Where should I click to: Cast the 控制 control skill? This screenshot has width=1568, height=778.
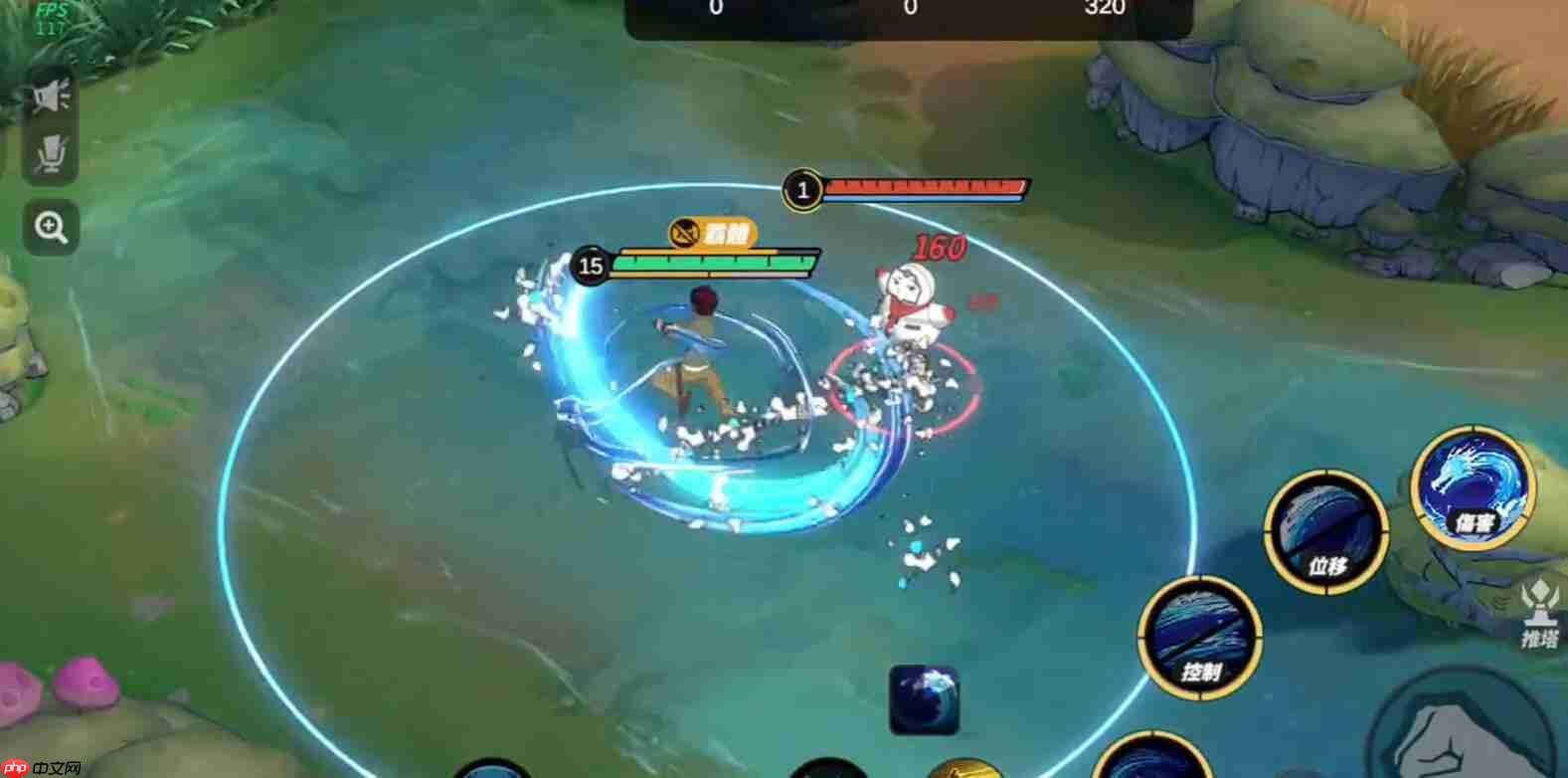[x=1200, y=636]
